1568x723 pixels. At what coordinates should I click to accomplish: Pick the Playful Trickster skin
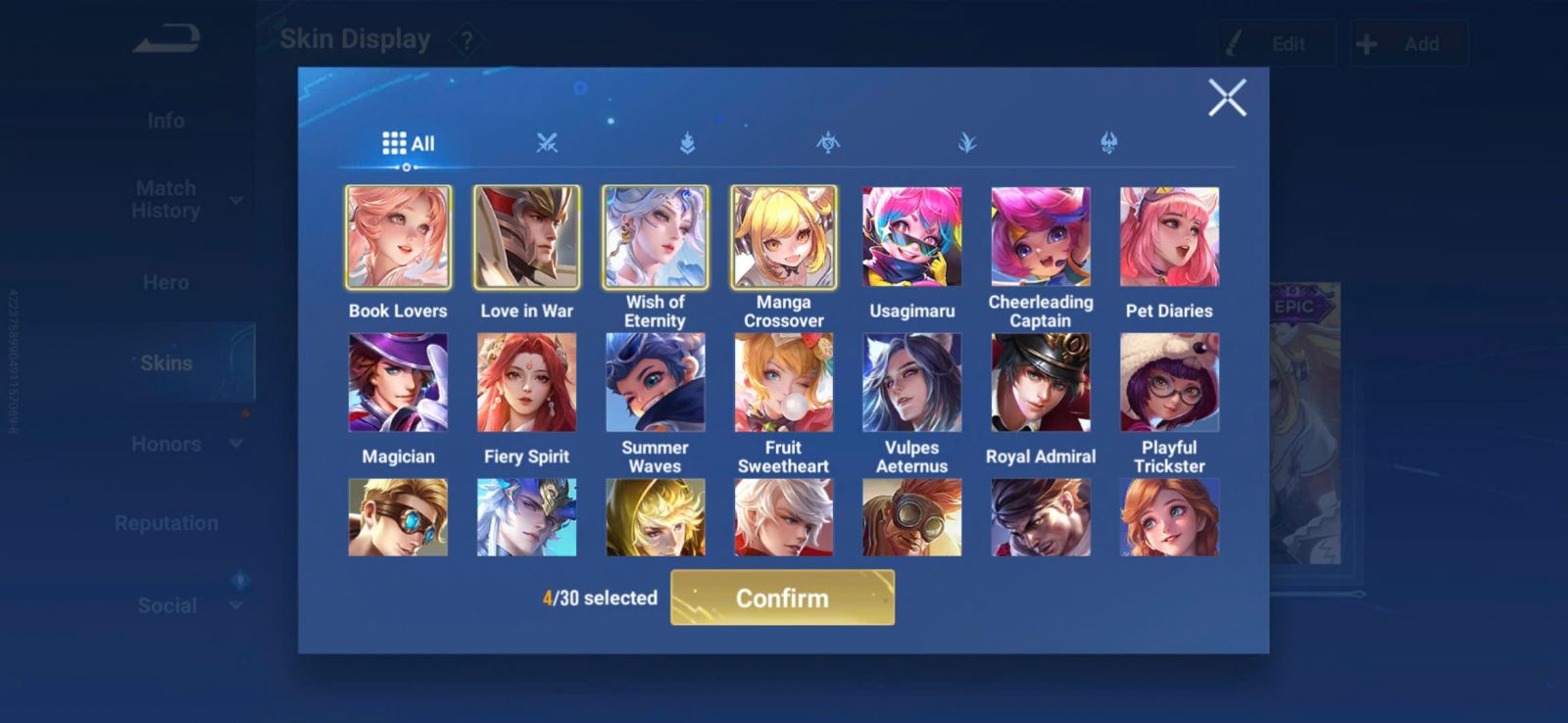(1169, 383)
